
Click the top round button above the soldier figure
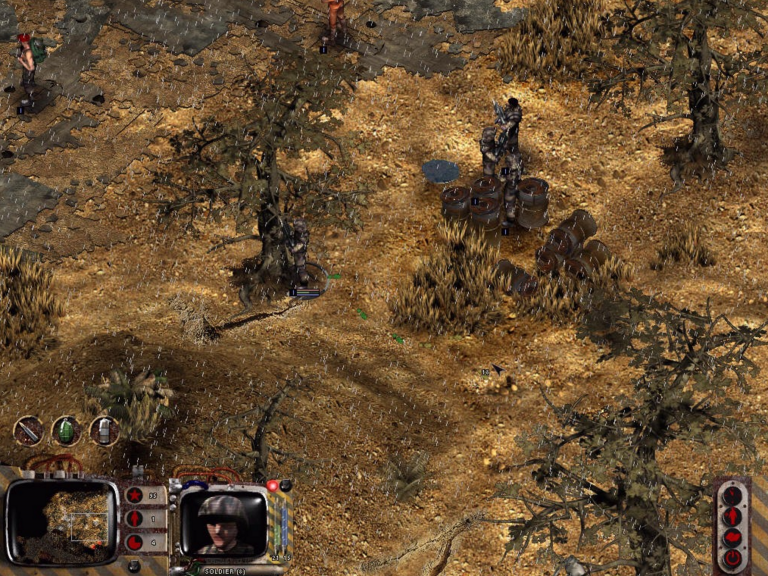click(733, 495)
